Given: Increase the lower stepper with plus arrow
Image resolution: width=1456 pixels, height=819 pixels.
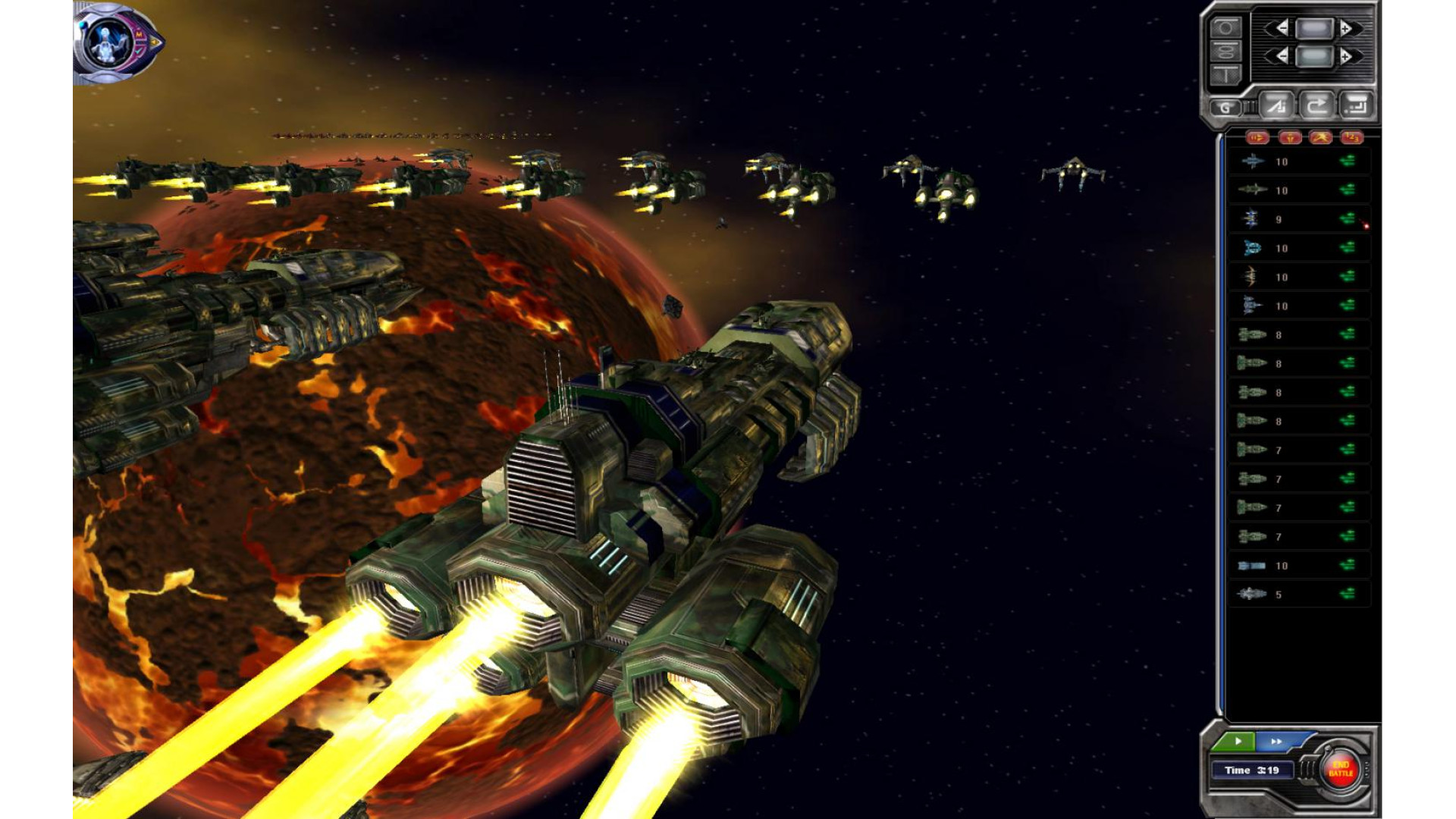Looking at the screenshot, I should pos(1347,56).
